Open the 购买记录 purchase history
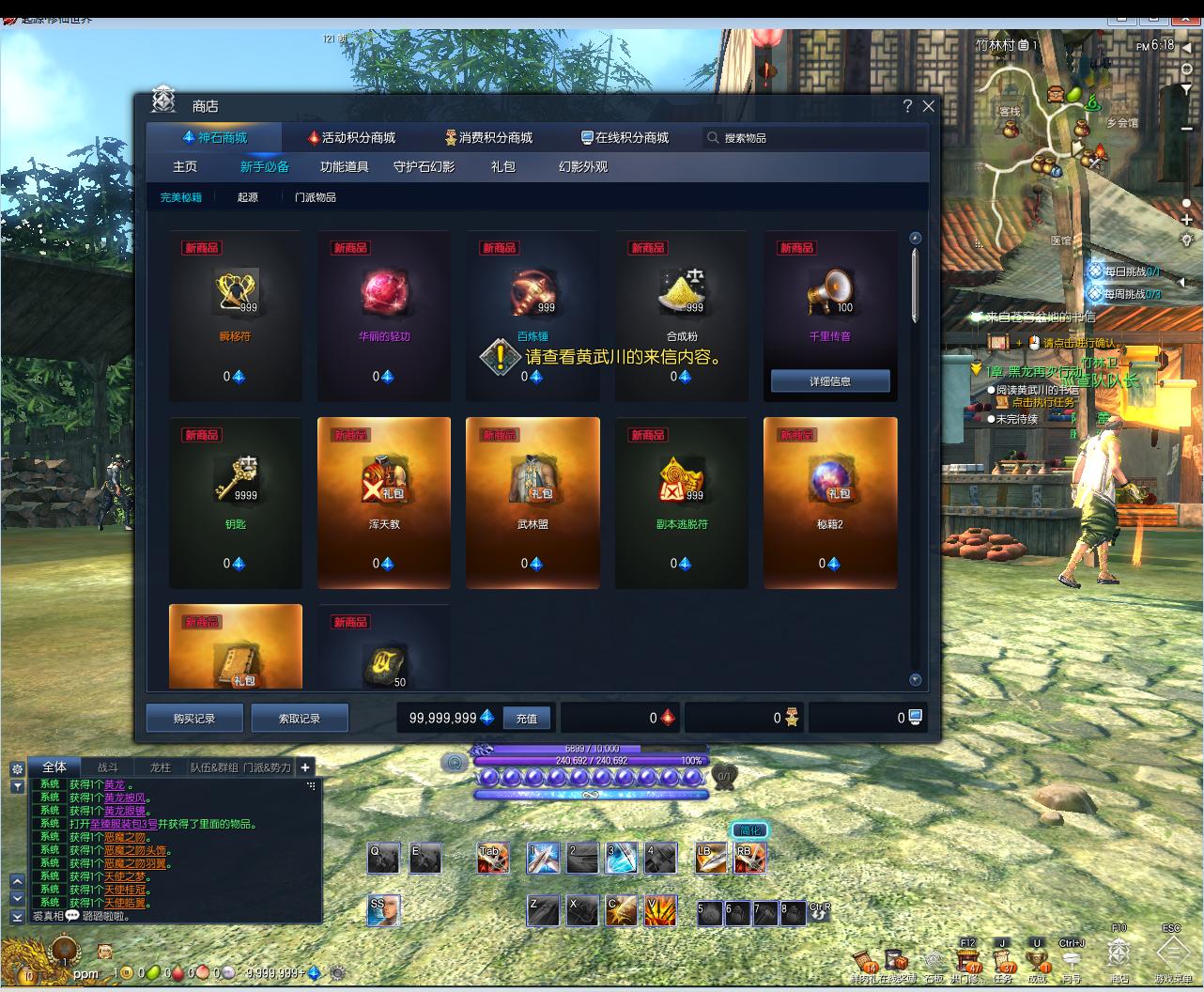The height and width of the screenshot is (992, 1204). 194,719
